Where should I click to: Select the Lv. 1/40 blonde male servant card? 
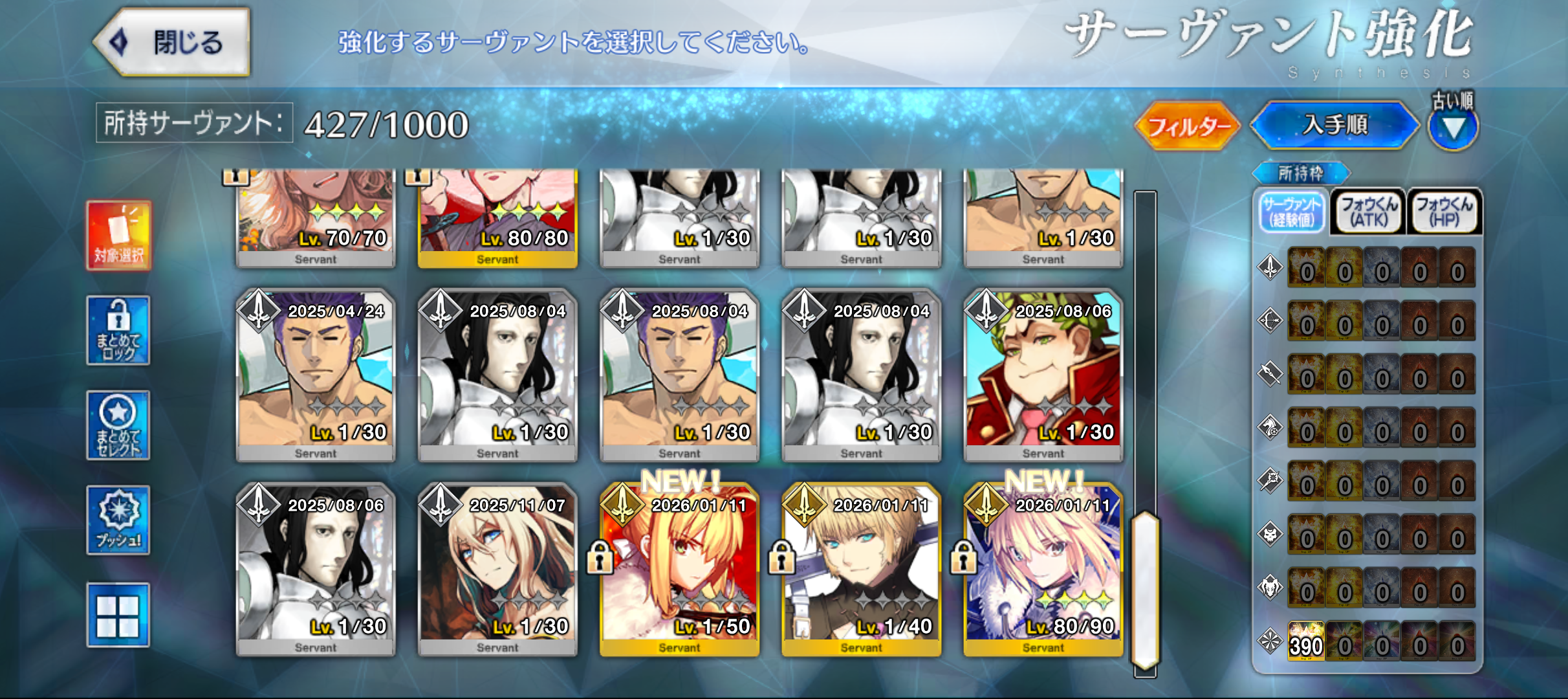click(861, 570)
